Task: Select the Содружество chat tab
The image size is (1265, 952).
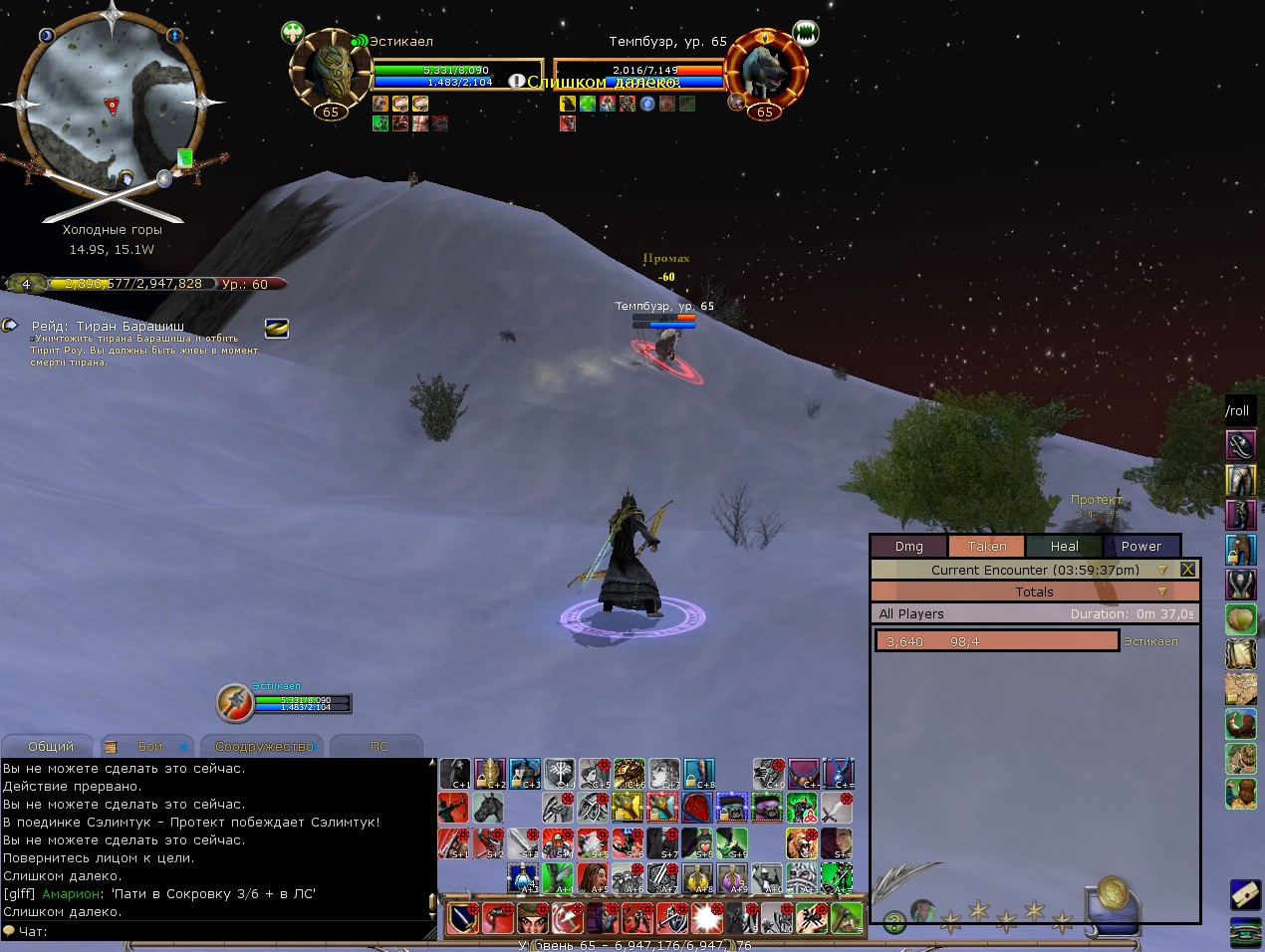Action: pyautogui.click(x=264, y=746)
